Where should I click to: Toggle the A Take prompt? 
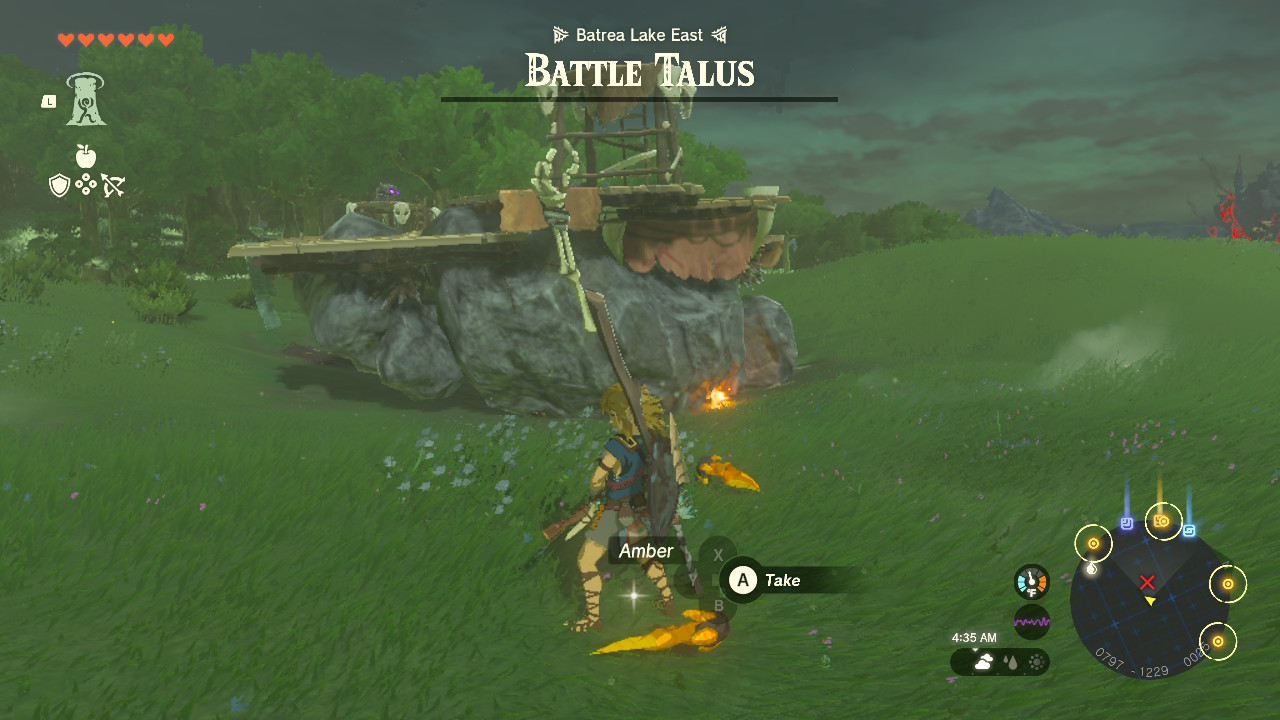[770, 580]
